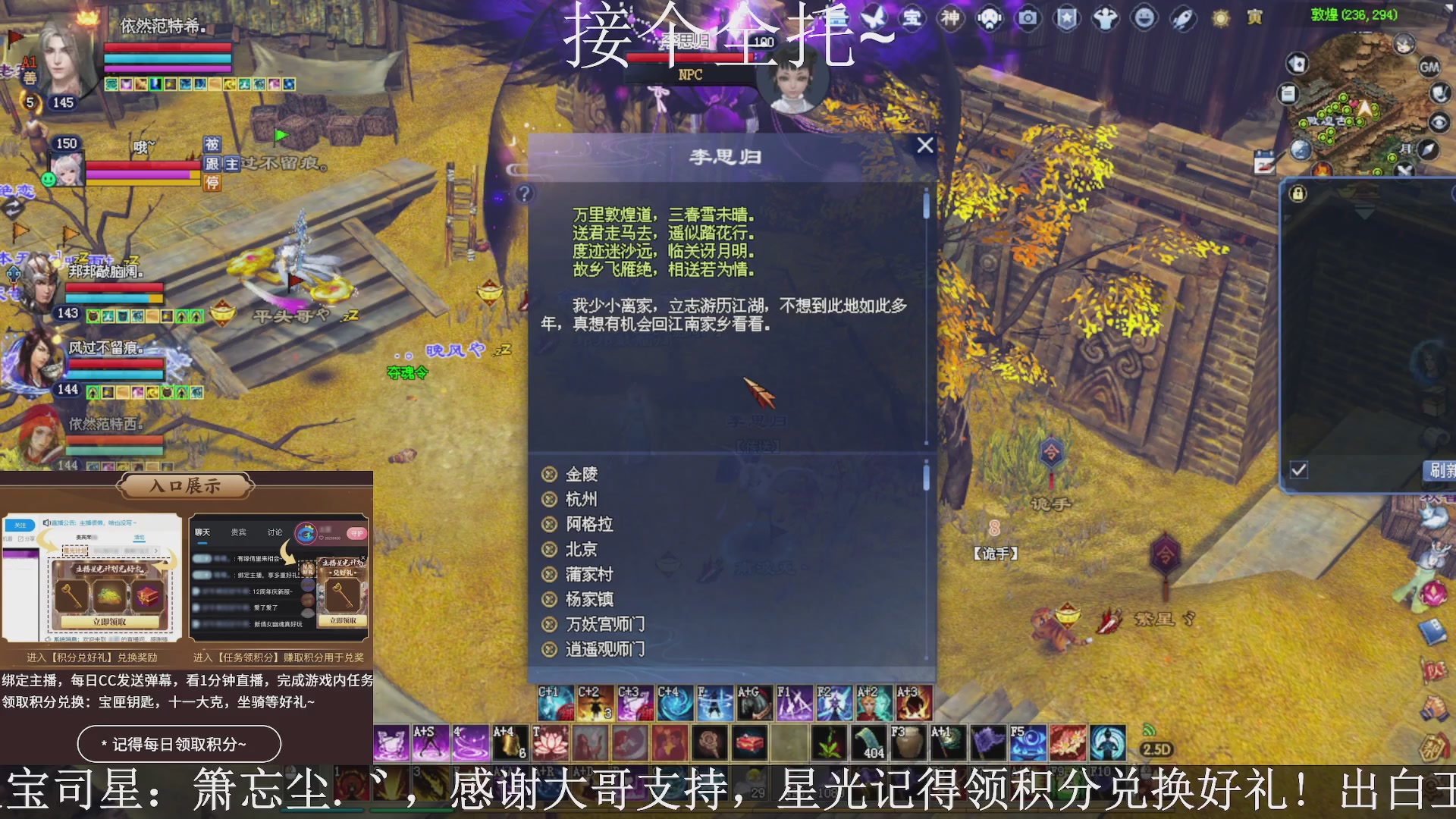The height and width of the screenshot is (819, 1456).
Task: Open the camera screenshot tool in top toolbar
Action: click(1028, 19)
